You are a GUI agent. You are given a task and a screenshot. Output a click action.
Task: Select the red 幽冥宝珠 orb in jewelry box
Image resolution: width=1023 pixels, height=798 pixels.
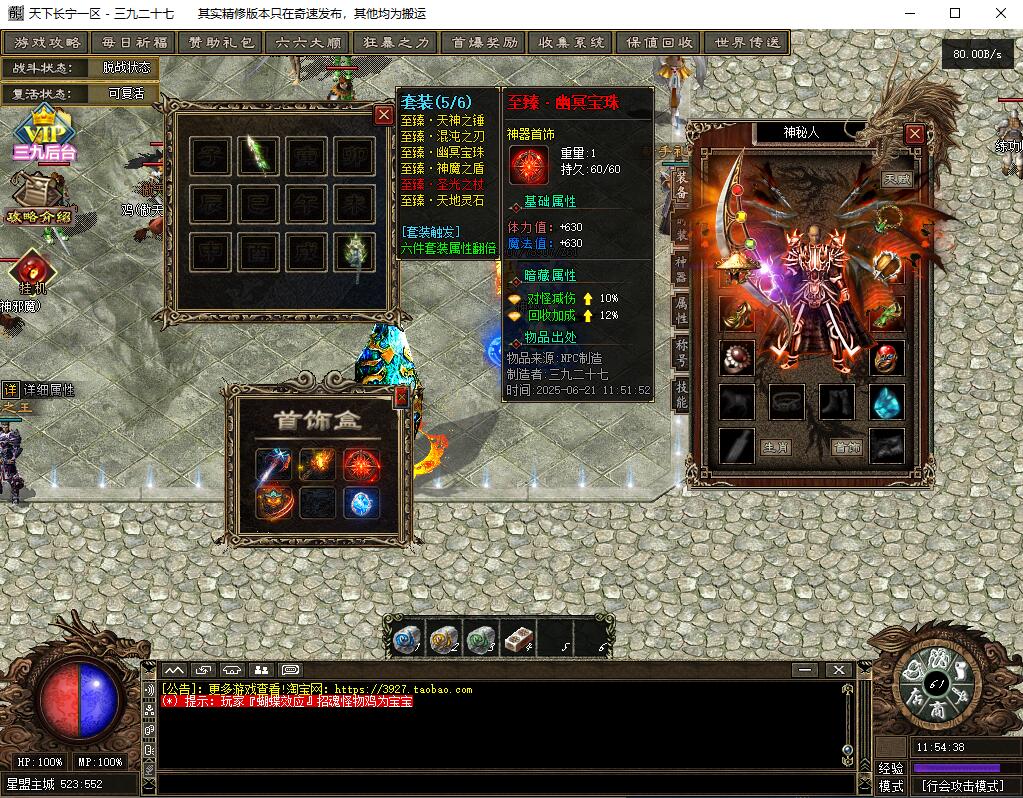tap(361, 464)
